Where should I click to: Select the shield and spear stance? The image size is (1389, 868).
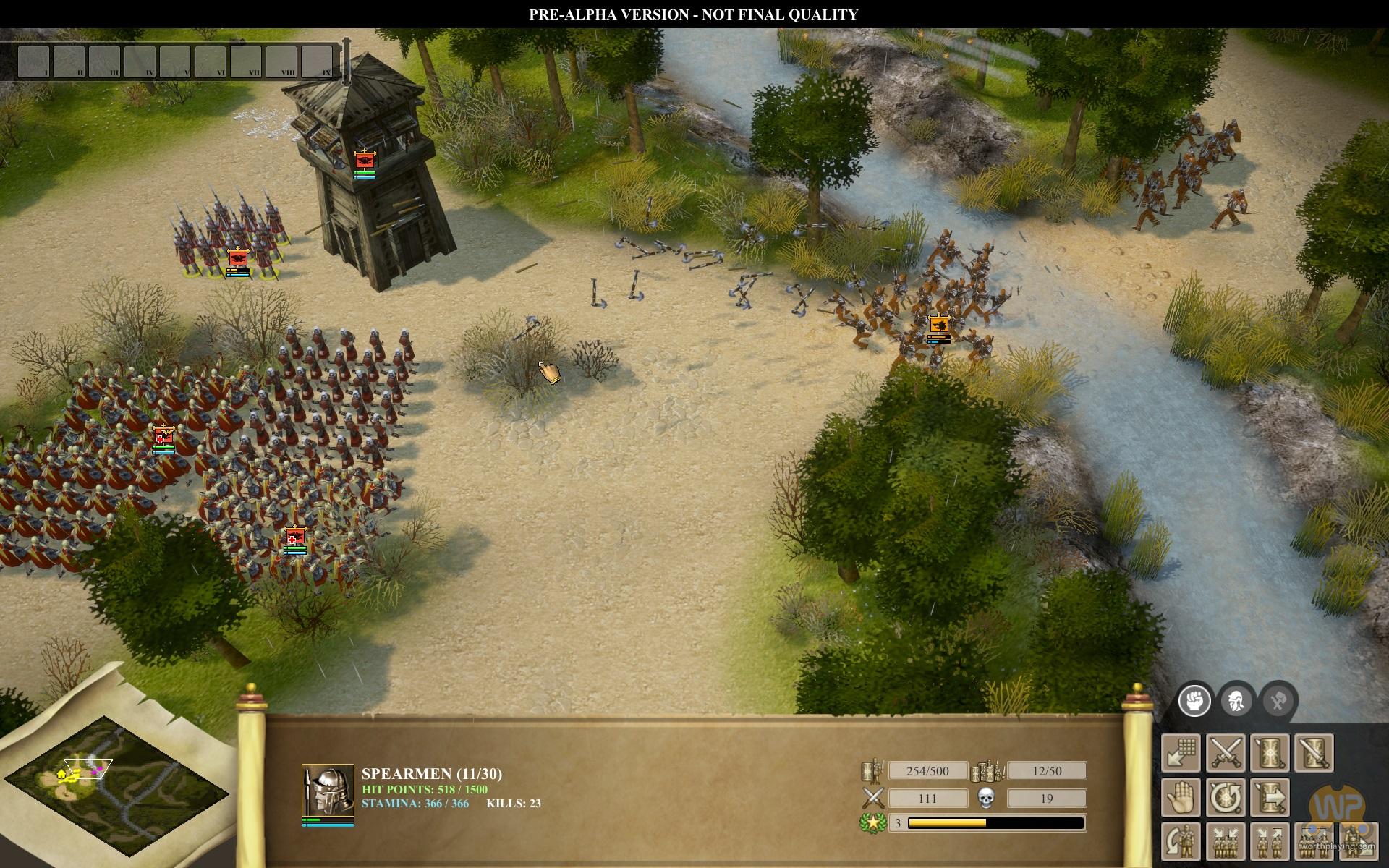[x=1270, y=753]
